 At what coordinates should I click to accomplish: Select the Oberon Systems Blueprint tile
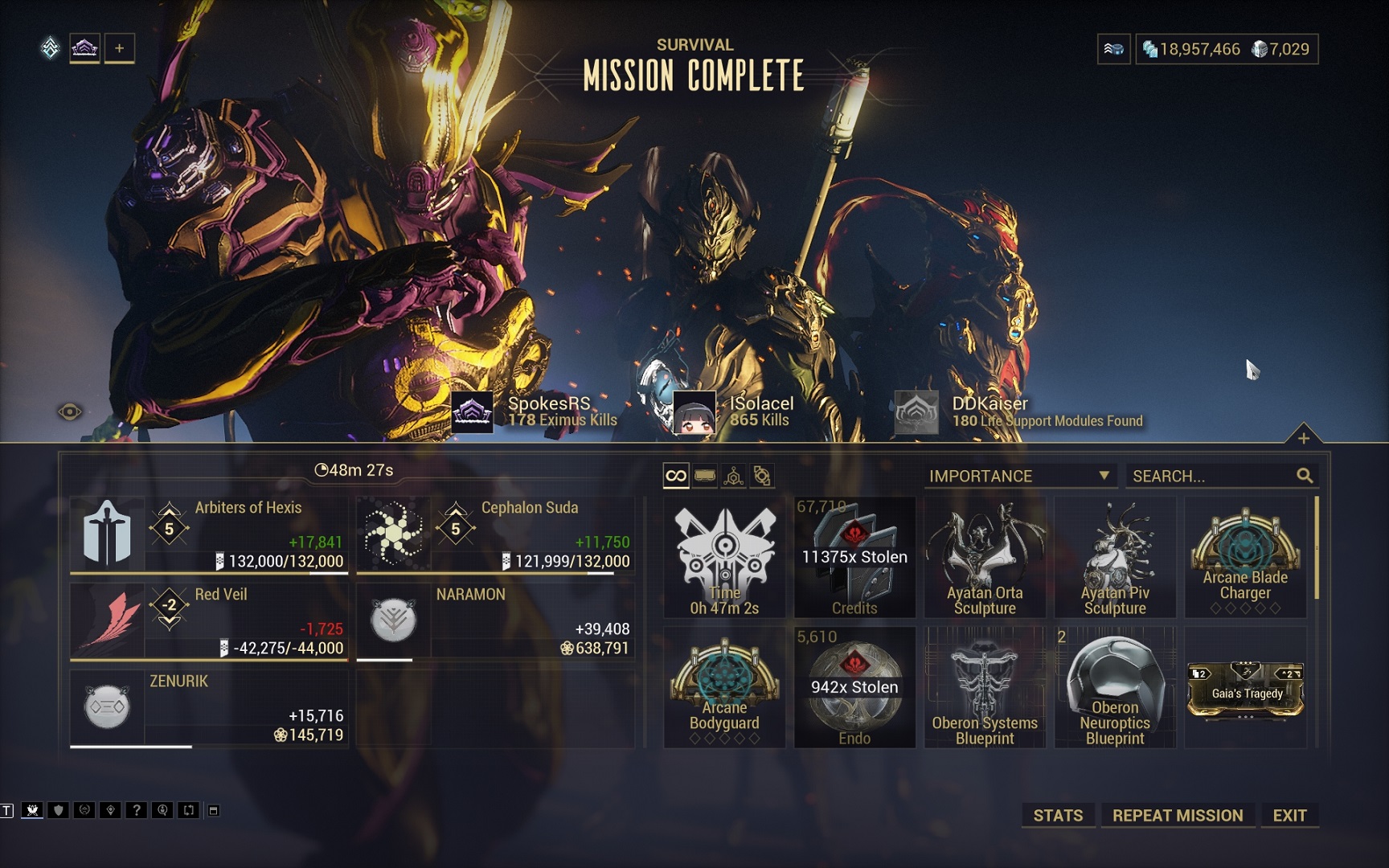tap(985, 688)
